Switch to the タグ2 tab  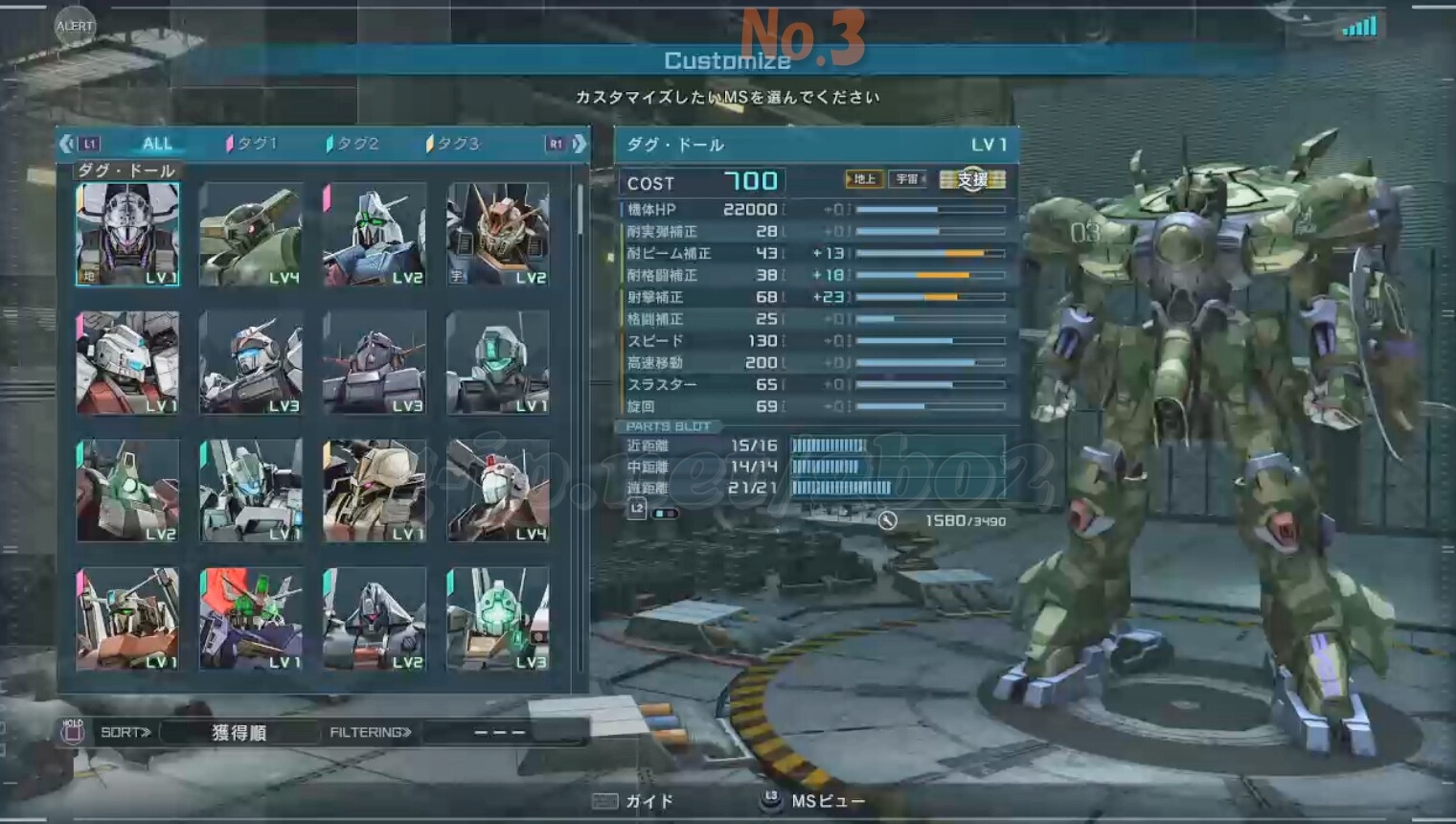(x=353, y=144)
